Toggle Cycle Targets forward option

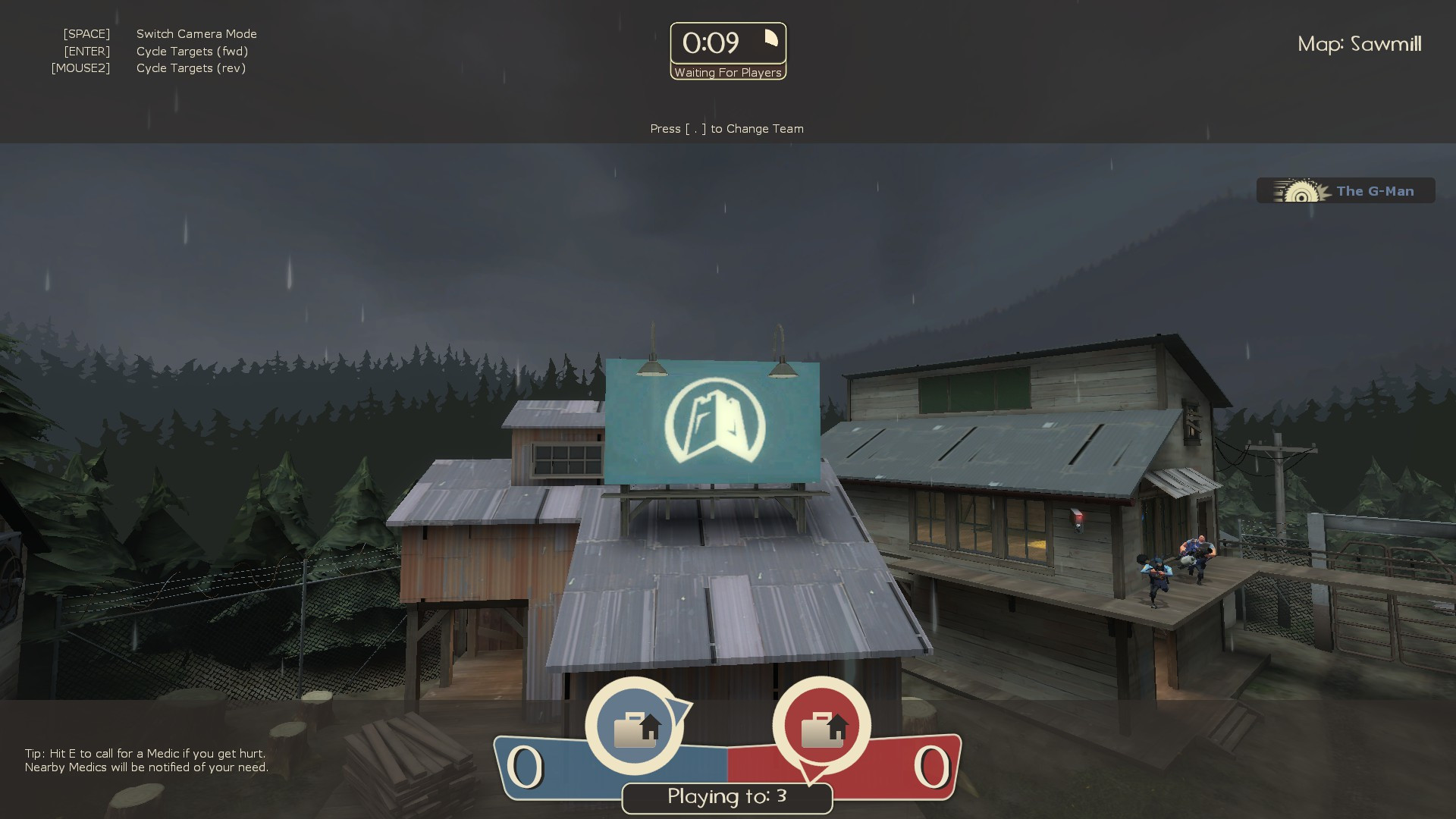tap(192, 51)
